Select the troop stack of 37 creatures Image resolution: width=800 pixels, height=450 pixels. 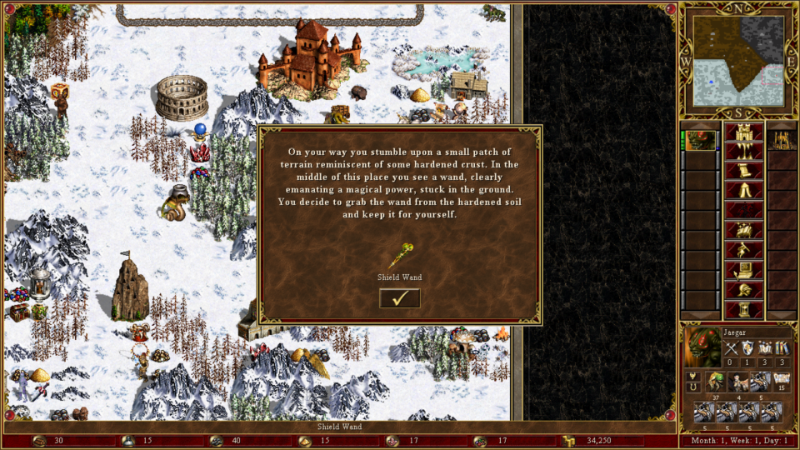pos(714,382)
